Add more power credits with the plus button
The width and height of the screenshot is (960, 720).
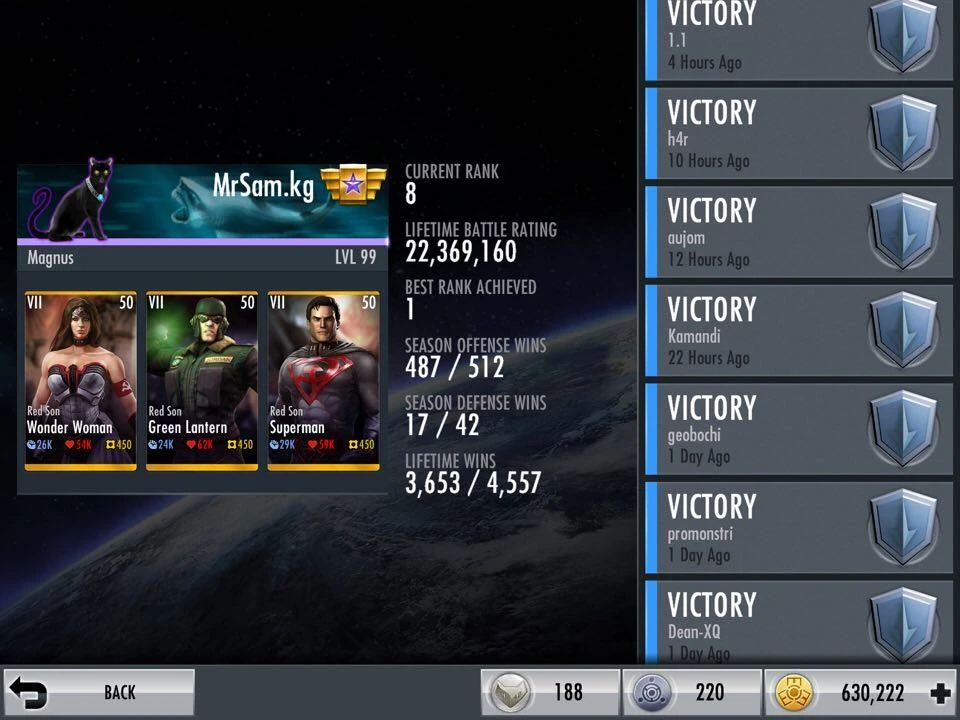(939, 693)
